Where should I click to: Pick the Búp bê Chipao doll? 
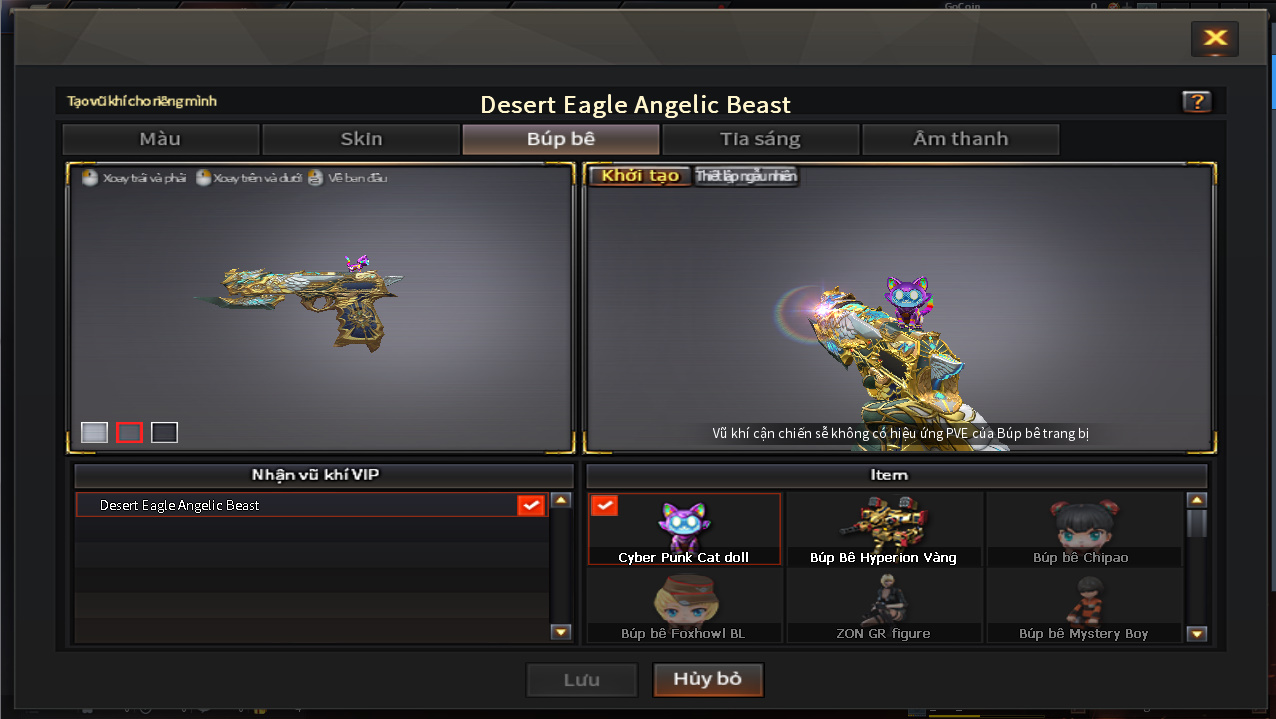pos(1083,529)
